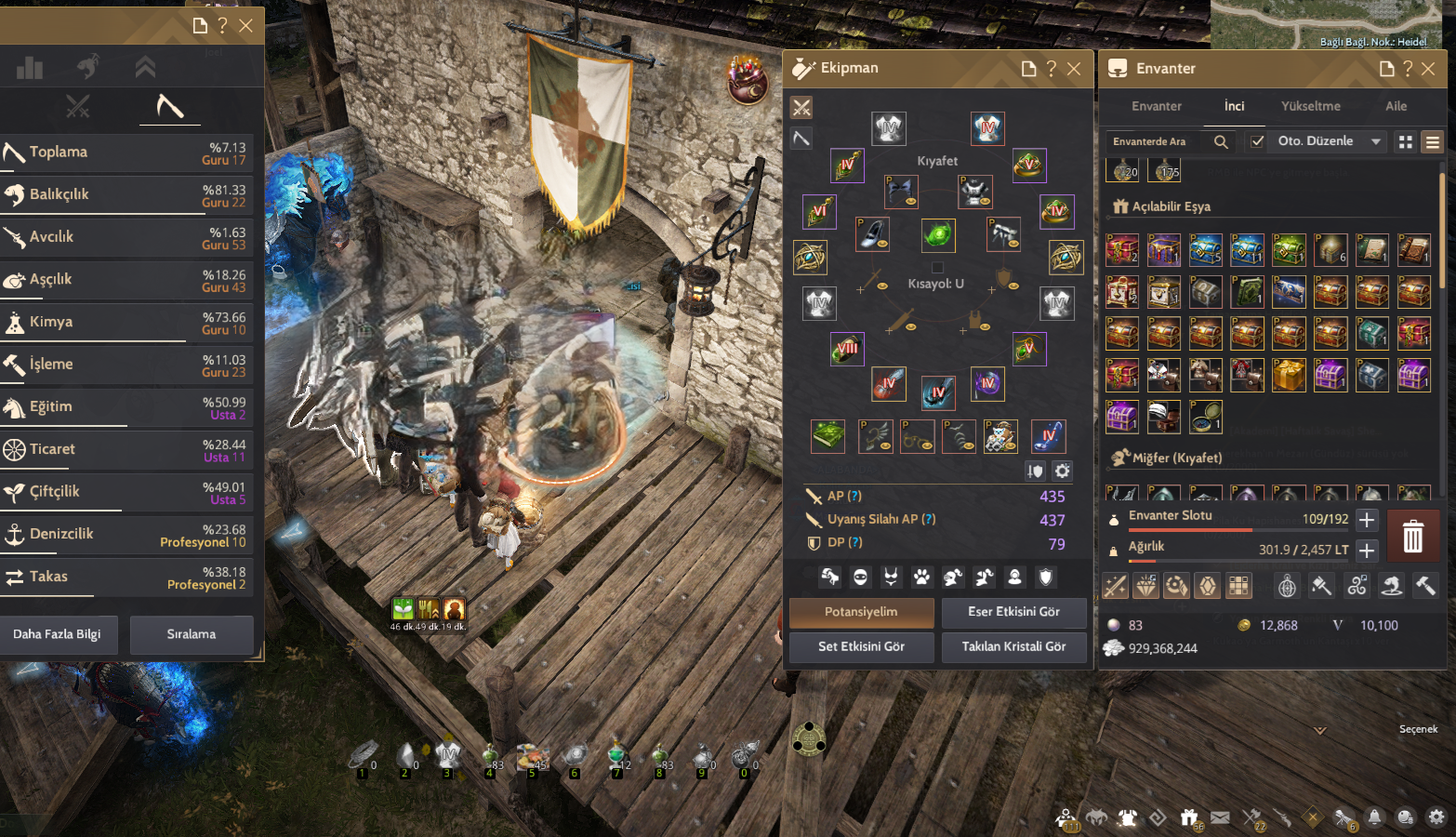Open Eser Etkisini Gör
The image size is (1456, 837).
click(x=1013, y=612)
